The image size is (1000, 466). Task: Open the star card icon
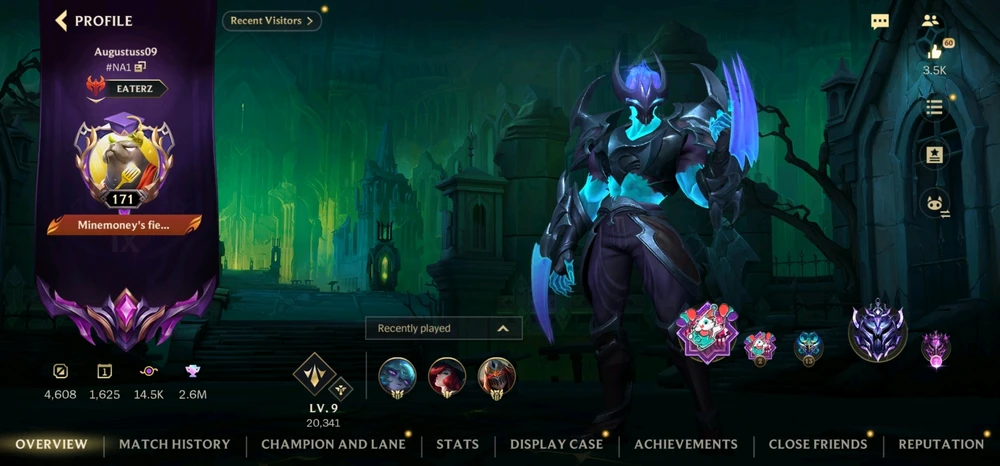(935, 155)
